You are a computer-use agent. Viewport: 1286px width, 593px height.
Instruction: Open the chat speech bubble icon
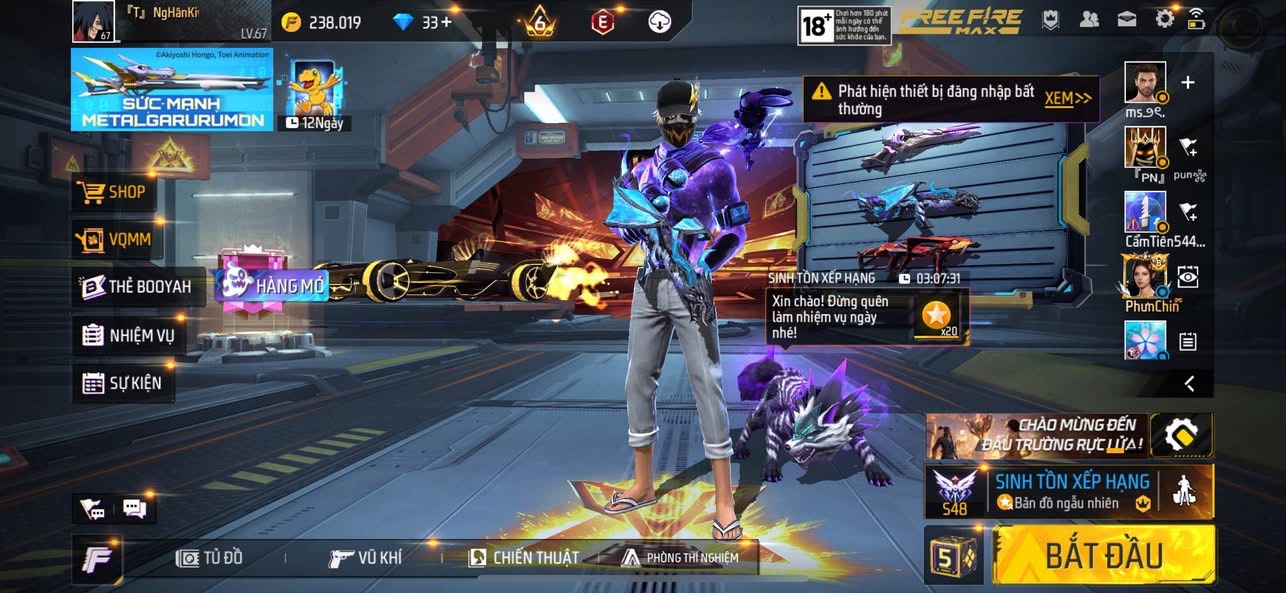pos(134,509)
